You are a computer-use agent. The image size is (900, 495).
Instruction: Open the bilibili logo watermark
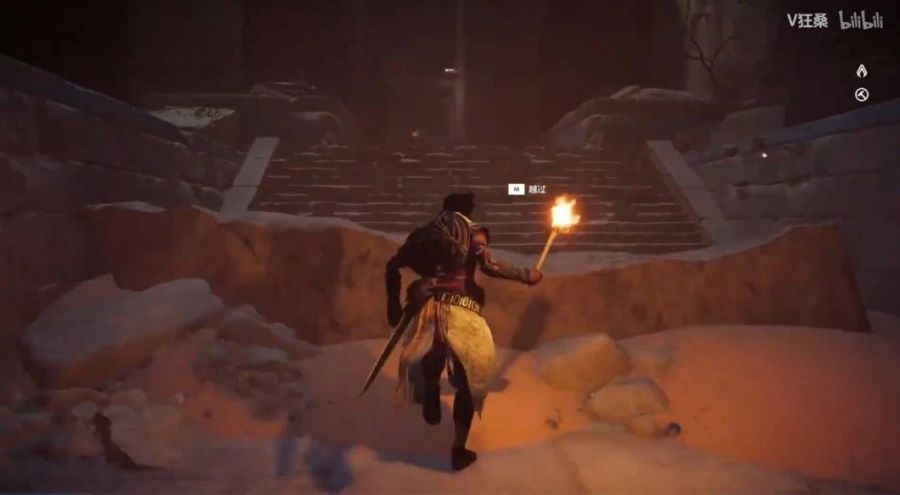[x=861, y=20]
